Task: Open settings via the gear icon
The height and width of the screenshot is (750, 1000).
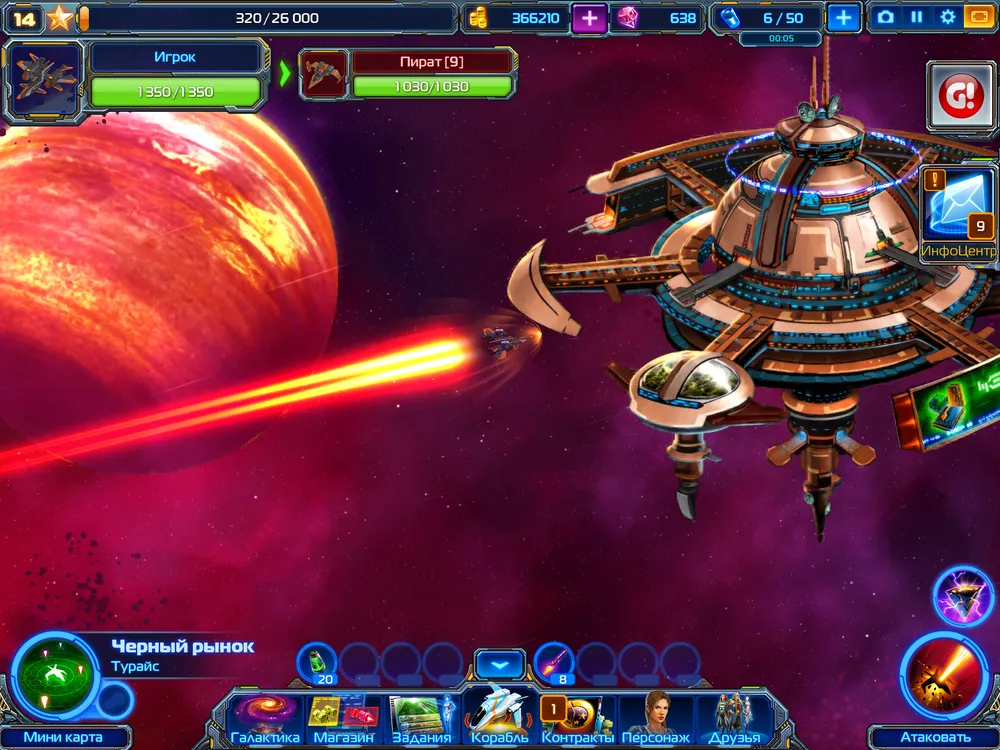Action: coord(947,18)
